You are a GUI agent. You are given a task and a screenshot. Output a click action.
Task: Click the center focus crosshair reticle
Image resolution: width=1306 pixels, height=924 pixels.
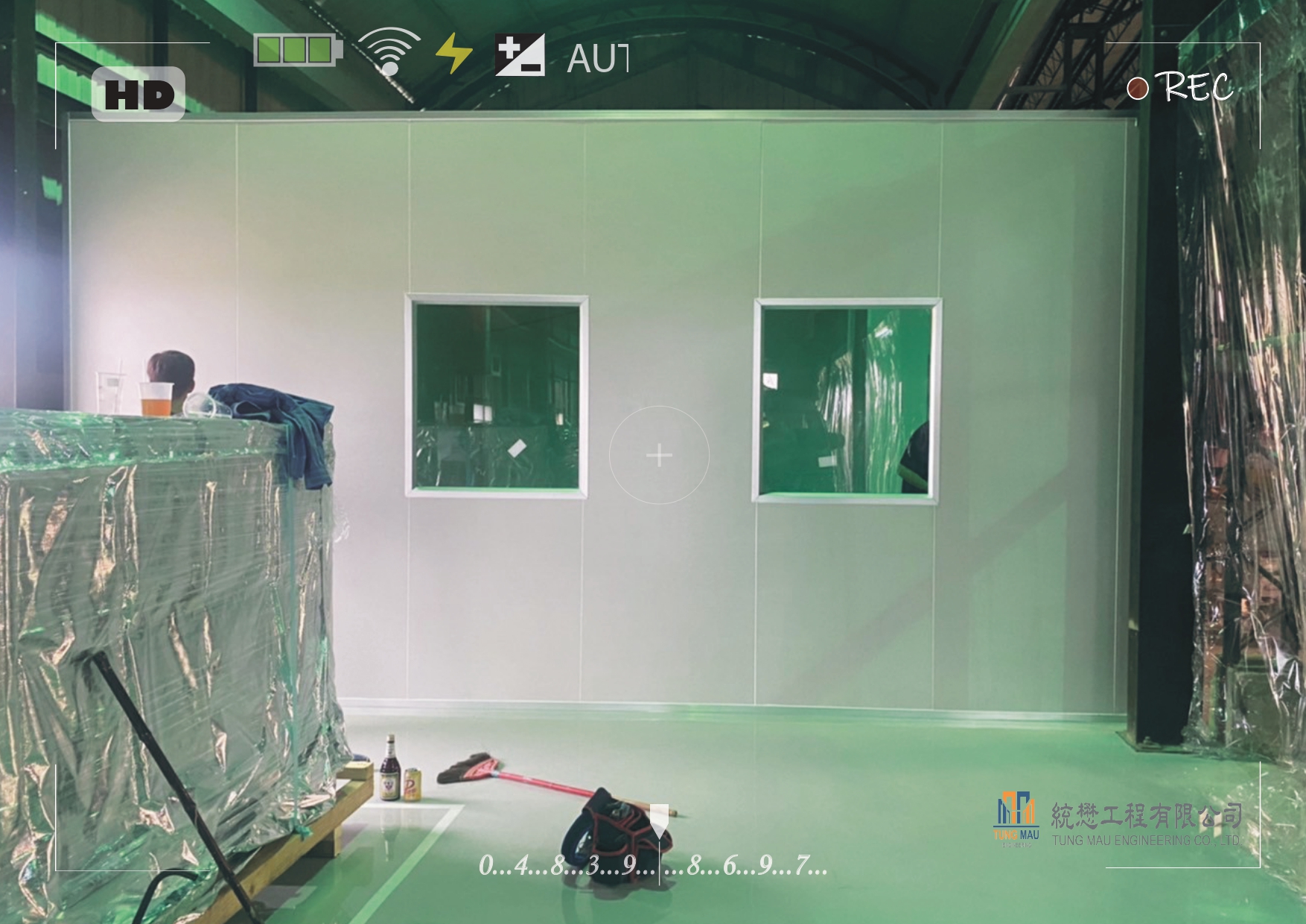point(659,455)
